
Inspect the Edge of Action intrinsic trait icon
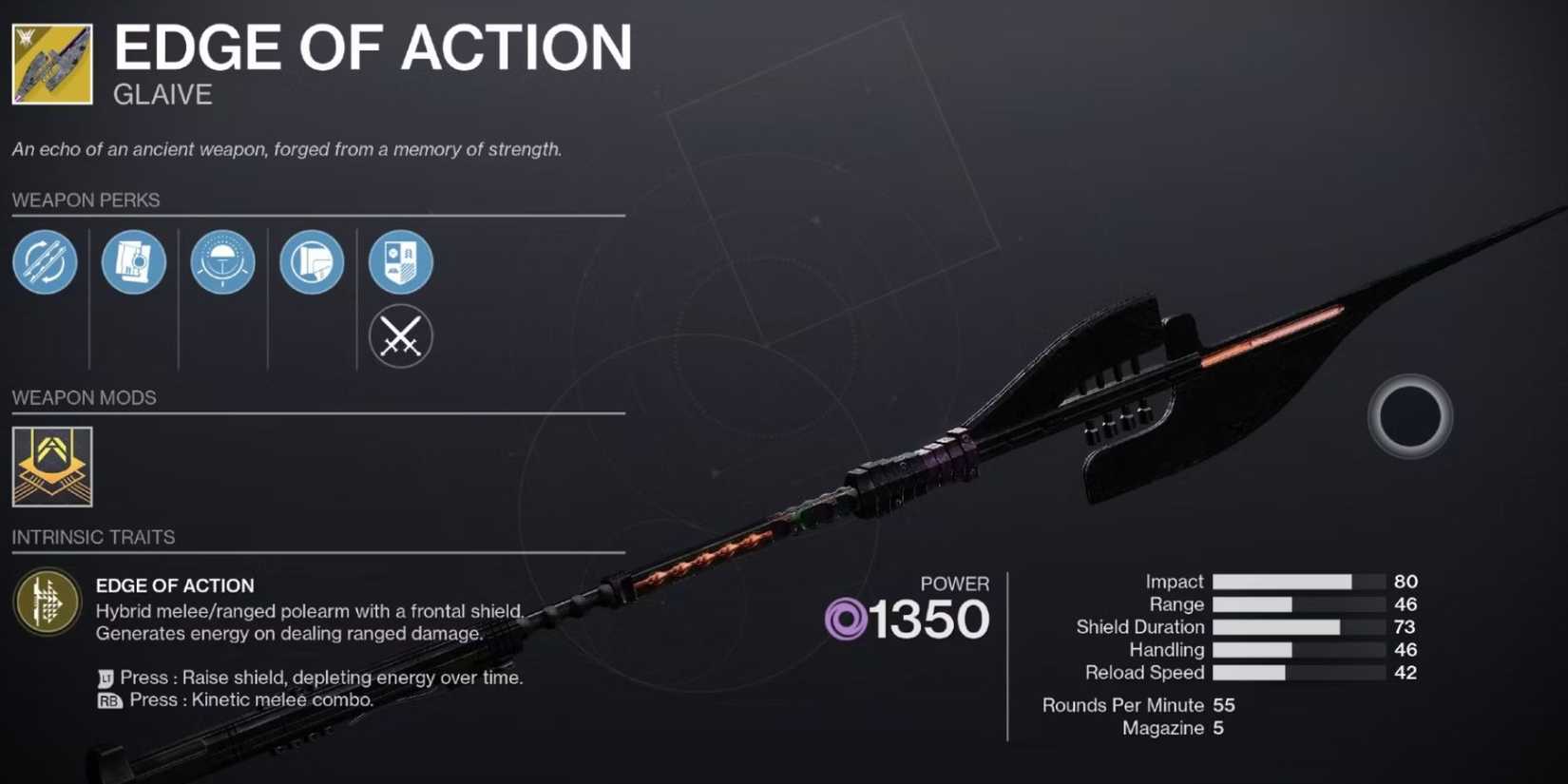coord(46,602)
